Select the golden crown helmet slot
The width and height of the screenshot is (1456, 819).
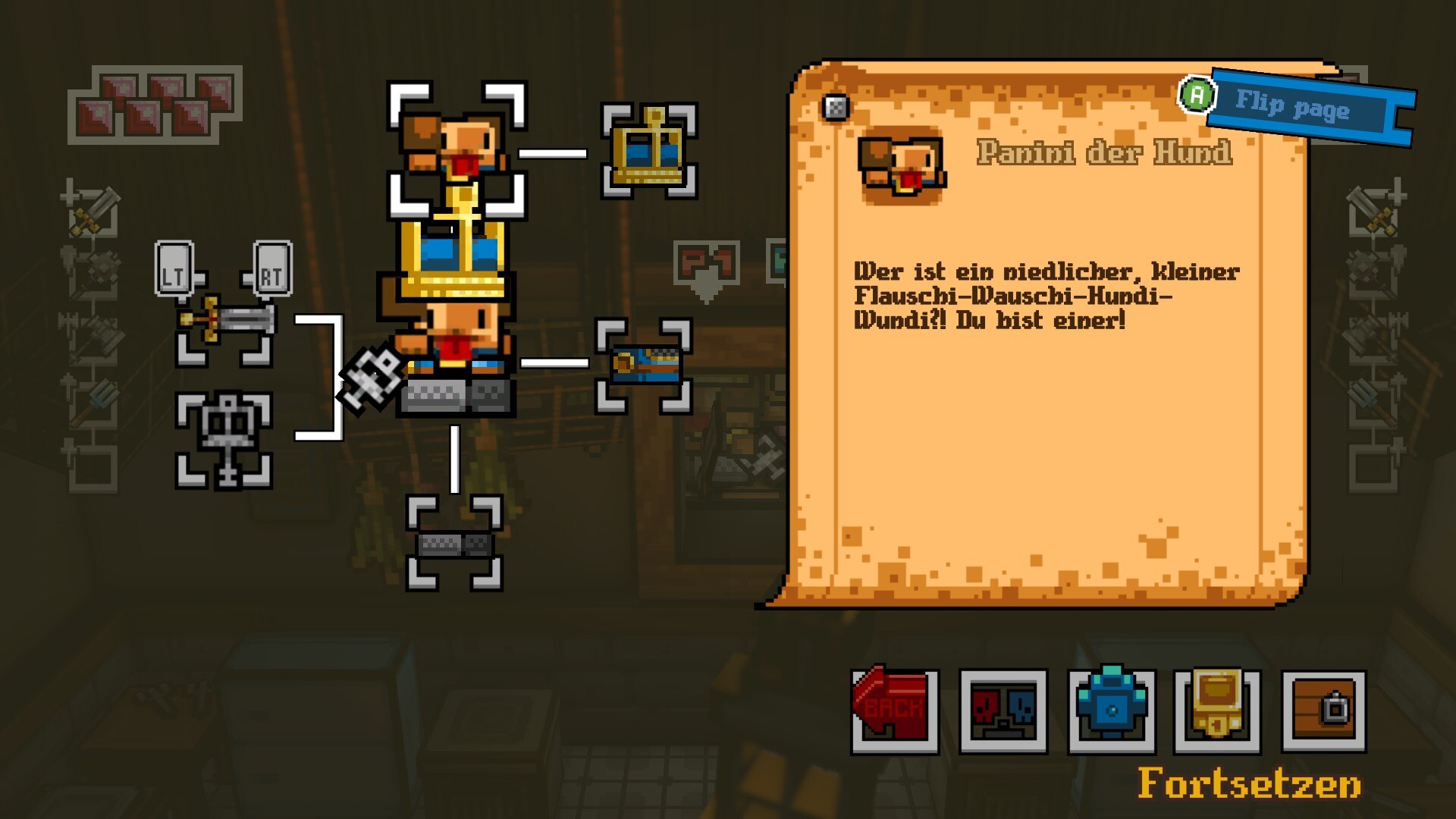tap(649, 151)
